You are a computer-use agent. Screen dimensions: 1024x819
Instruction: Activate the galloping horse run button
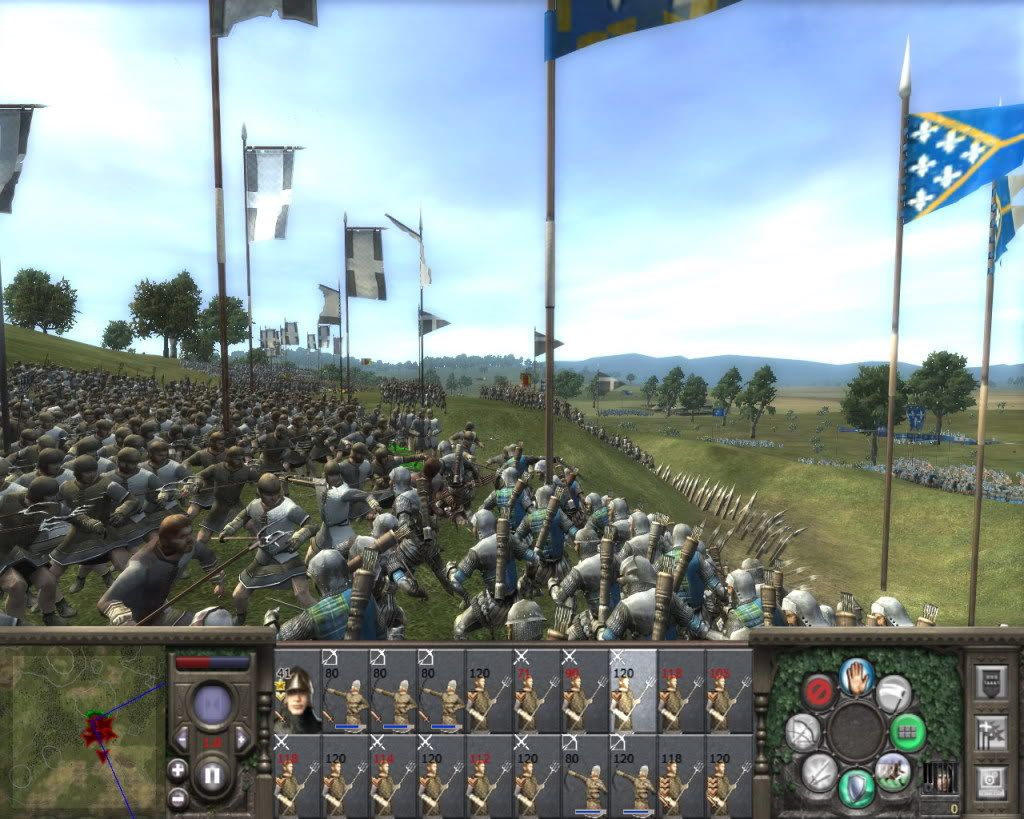click(x=893, y=771)
